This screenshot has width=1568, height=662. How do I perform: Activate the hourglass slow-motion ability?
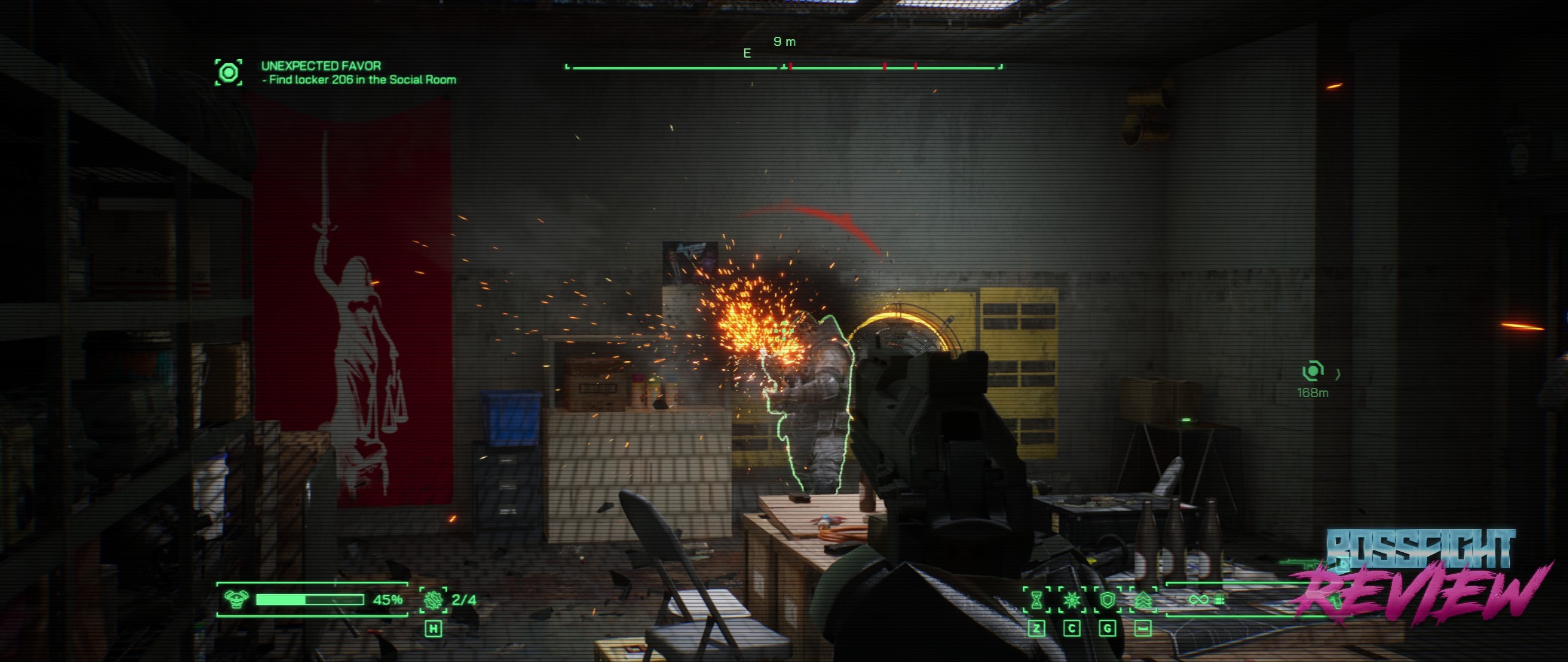(1036, 600)
